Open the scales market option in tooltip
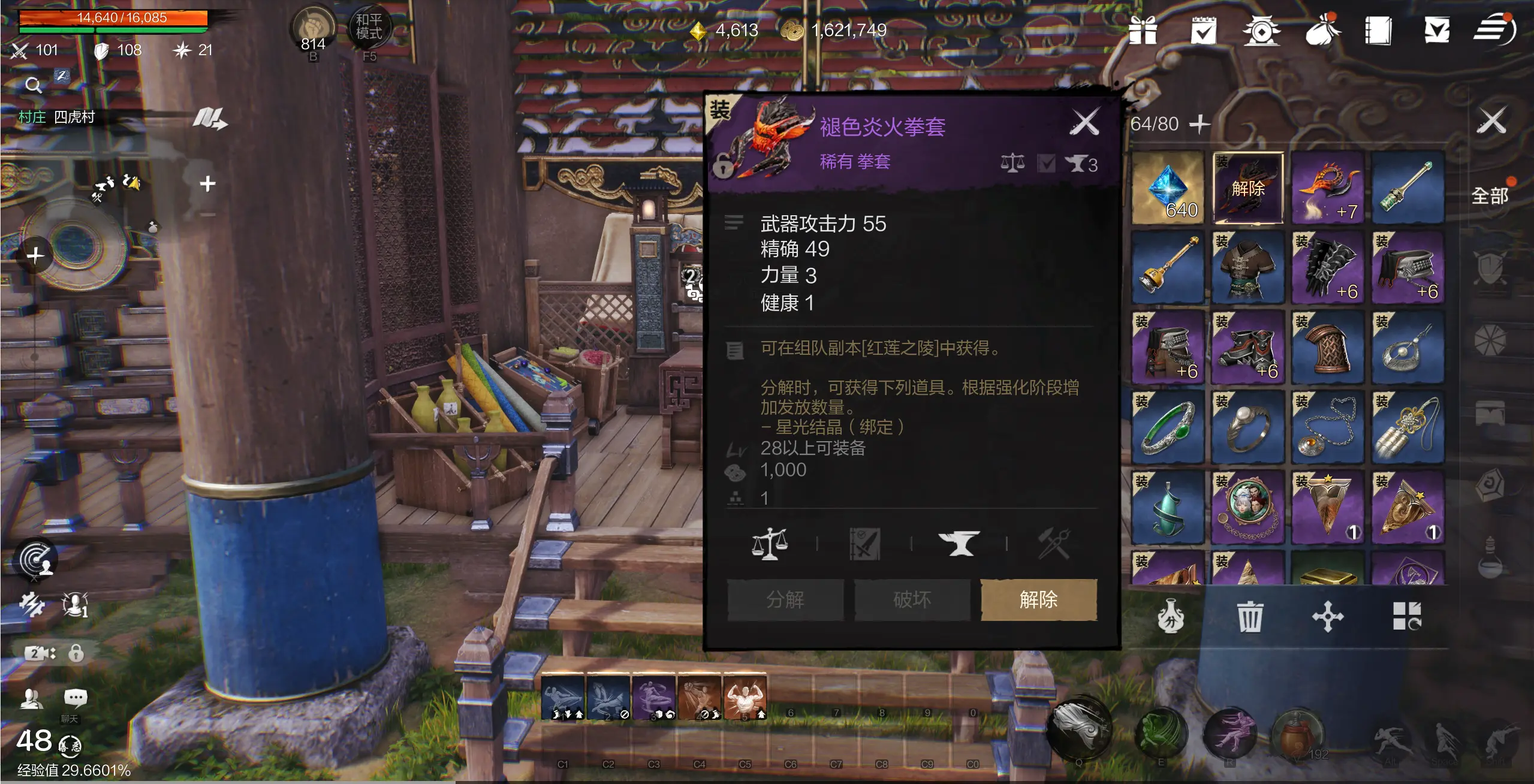This screenshot has height=784, width=1534. point(770,544)
